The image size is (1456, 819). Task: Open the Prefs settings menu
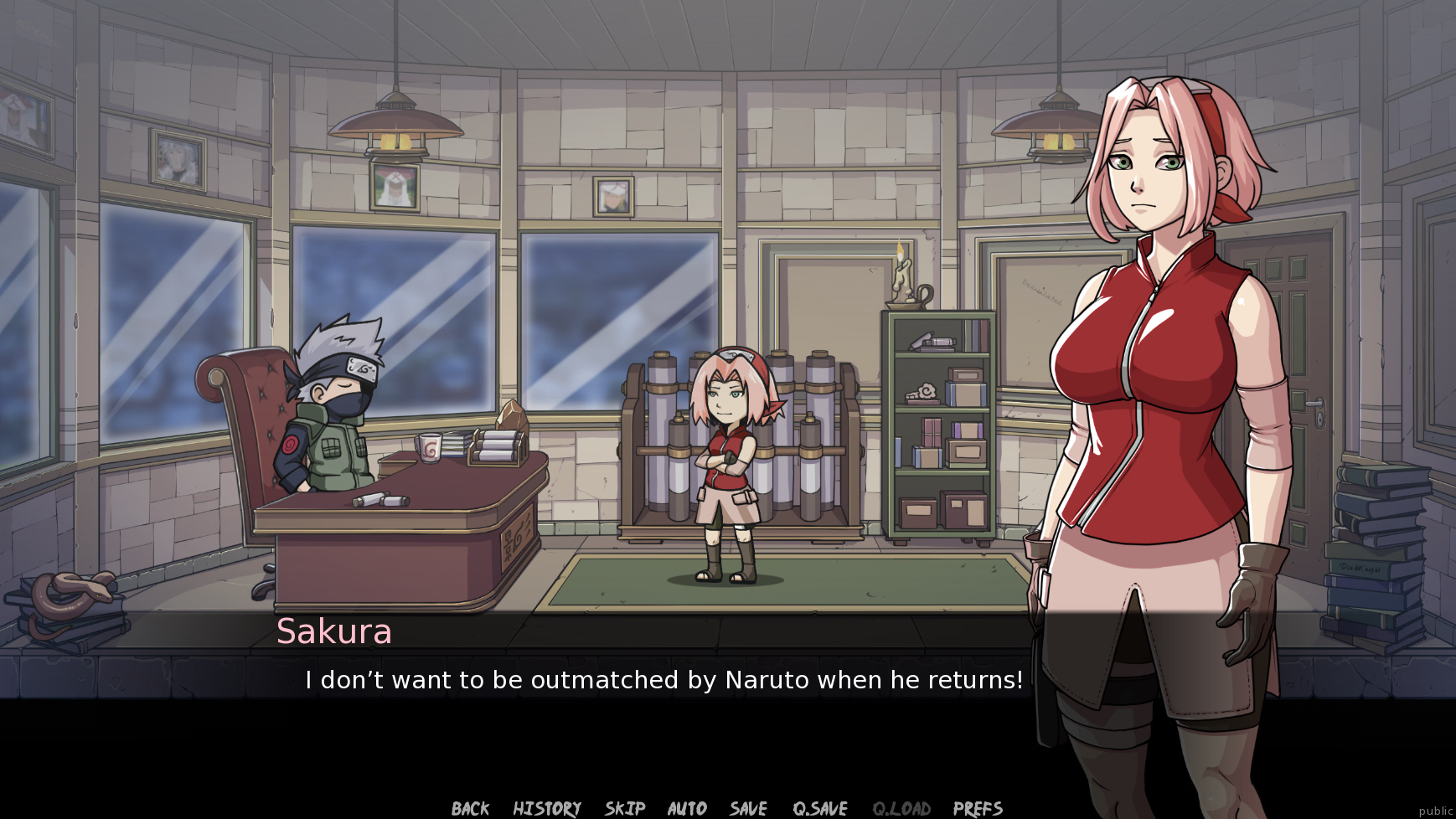click(978, 808)
